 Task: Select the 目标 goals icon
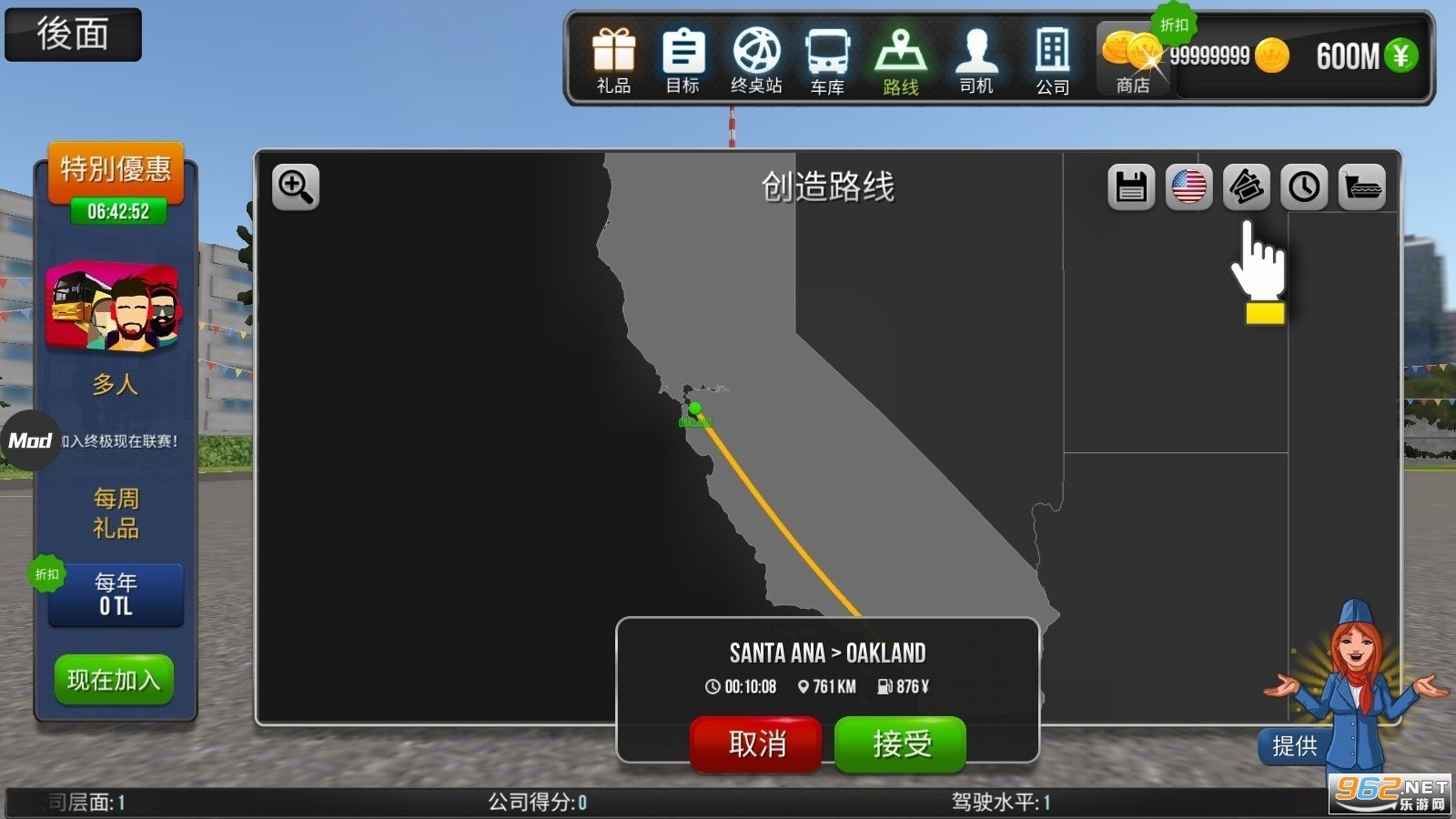tap(683, 55)
